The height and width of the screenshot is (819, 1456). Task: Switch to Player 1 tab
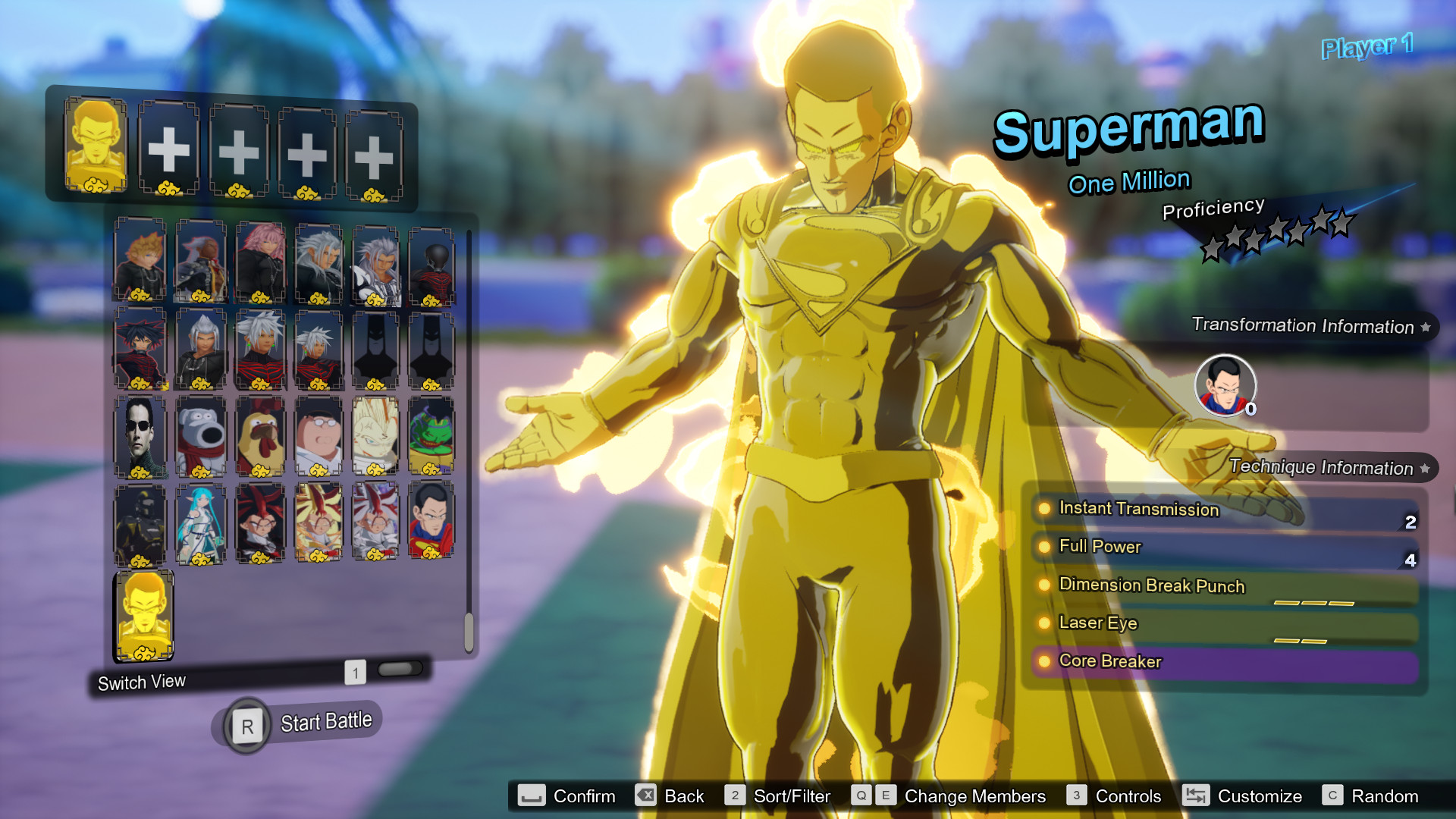(1367, 49)
